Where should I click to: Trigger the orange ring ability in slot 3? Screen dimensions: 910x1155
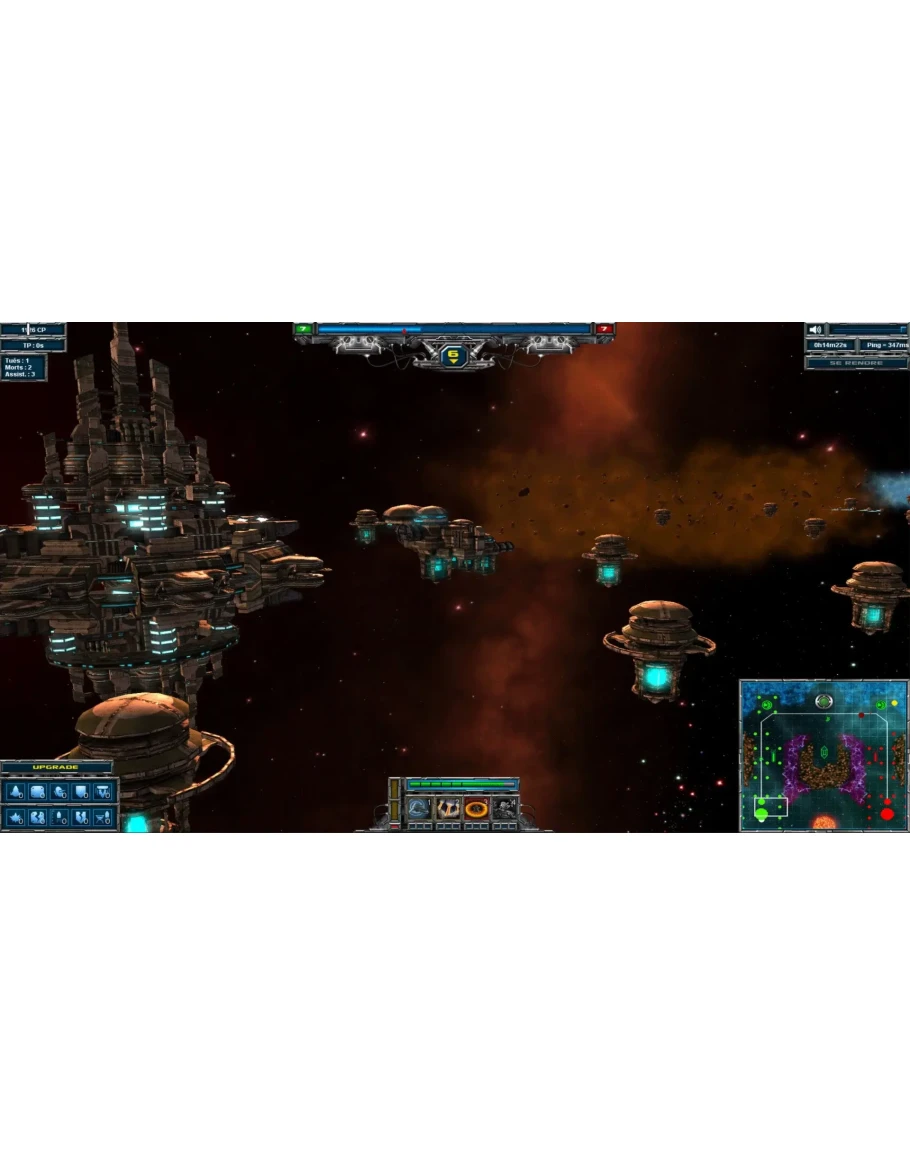pyautogui.click(x=476, y=809)
